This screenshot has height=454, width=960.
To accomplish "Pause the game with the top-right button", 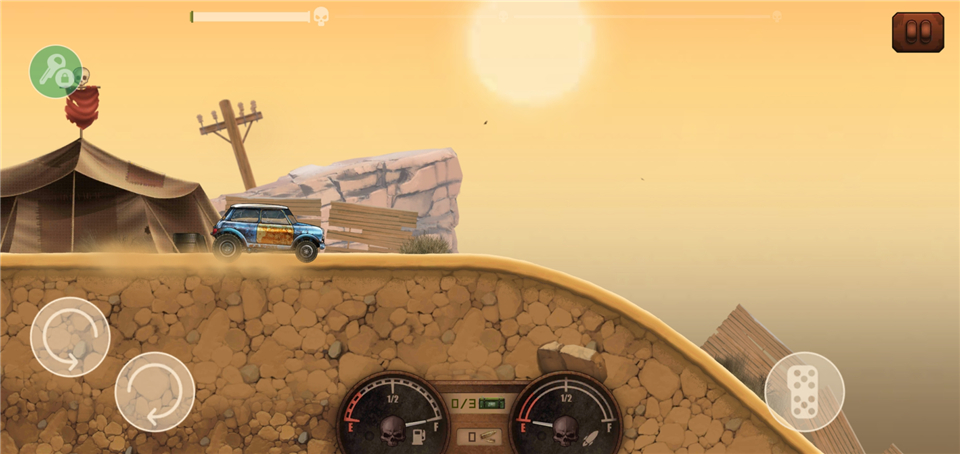I will click(917, 32).
